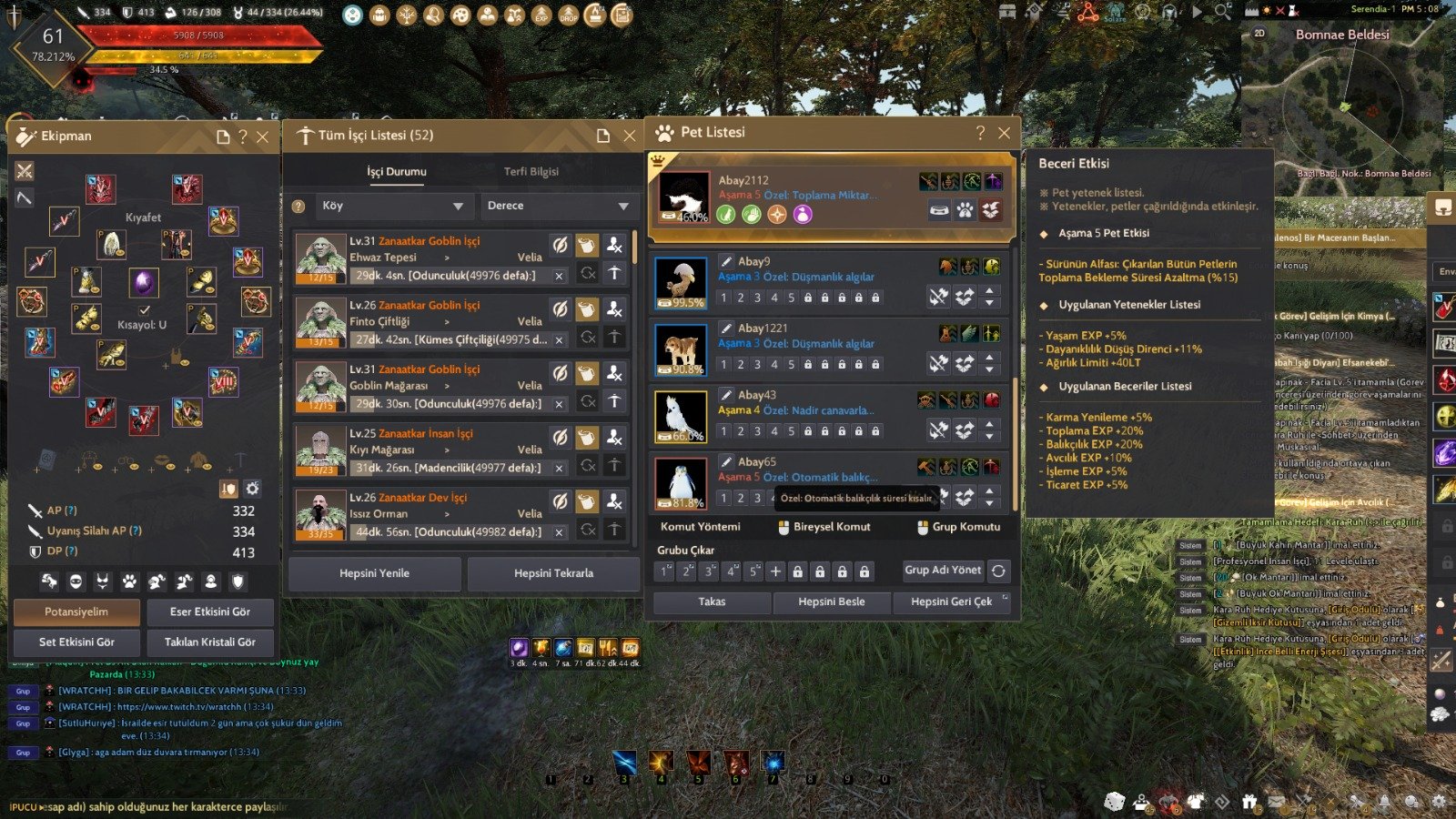Image resolution: width=1456 pixels, height=819 pixels.
Task: Open the Potansiyelim panel
Action: pos(76,612)
